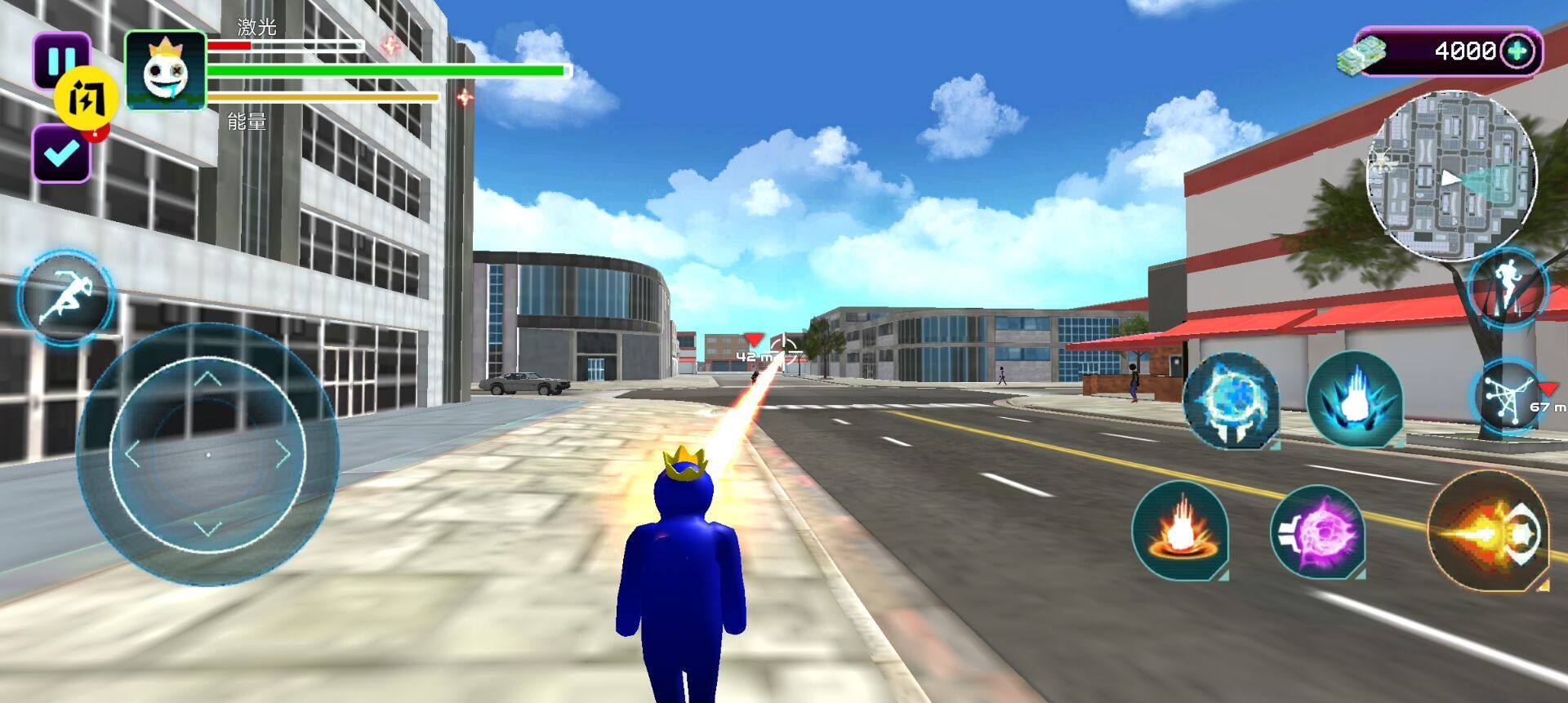Tap the virtual joystick pad

pyautogui.click(x=207, y=454)
